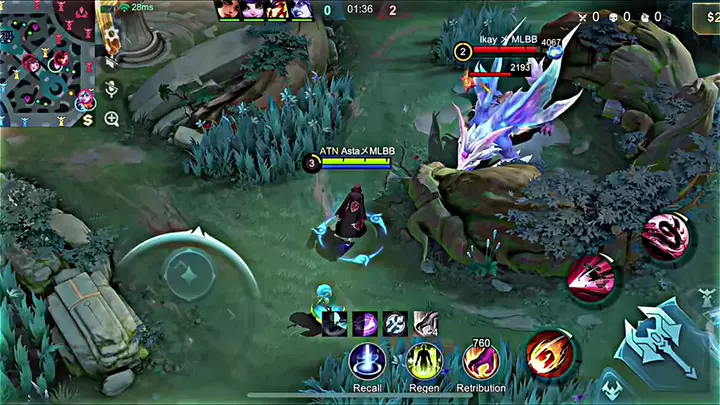Toggle the voice microphone icon
Screen dimensions: 720x405
point(112,89)
